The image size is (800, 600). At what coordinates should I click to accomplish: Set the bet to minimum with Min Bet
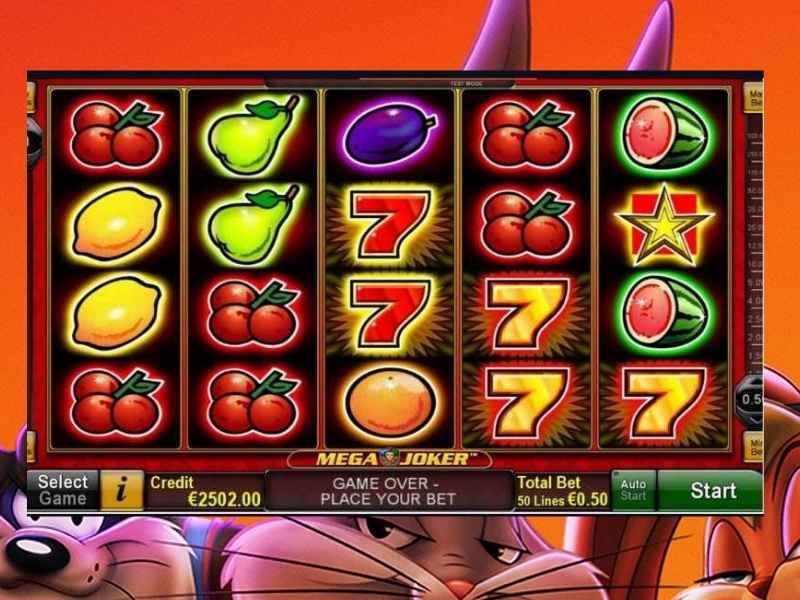(754, 446)
